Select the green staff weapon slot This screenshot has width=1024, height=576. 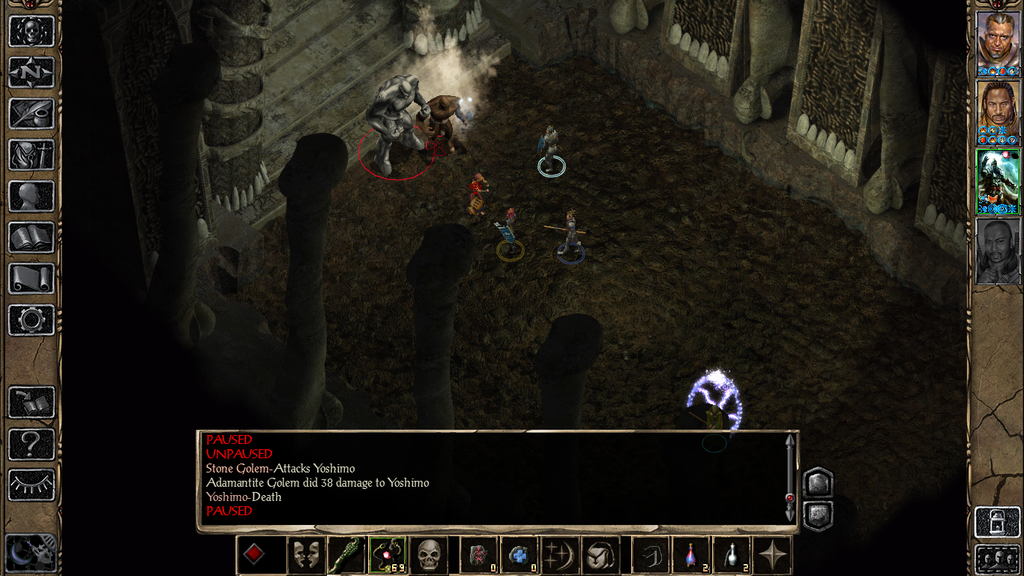tap(345, 555)
